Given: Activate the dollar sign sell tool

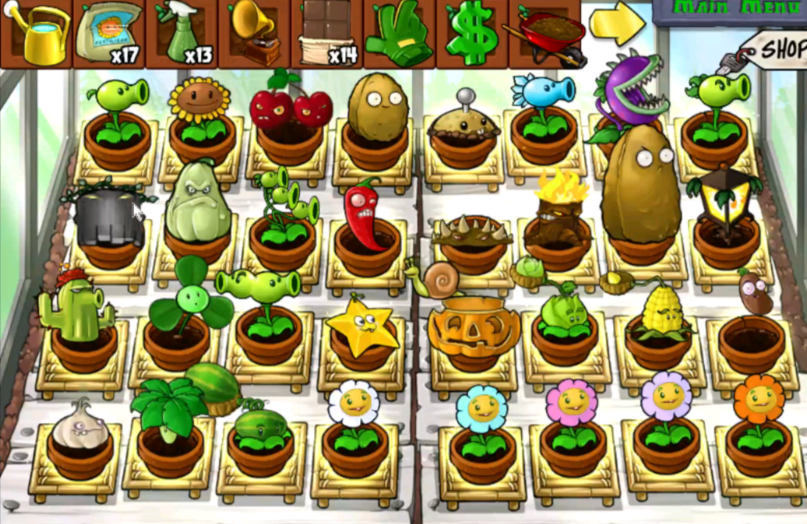Looking at the screenshot, I should coord(471,33).
